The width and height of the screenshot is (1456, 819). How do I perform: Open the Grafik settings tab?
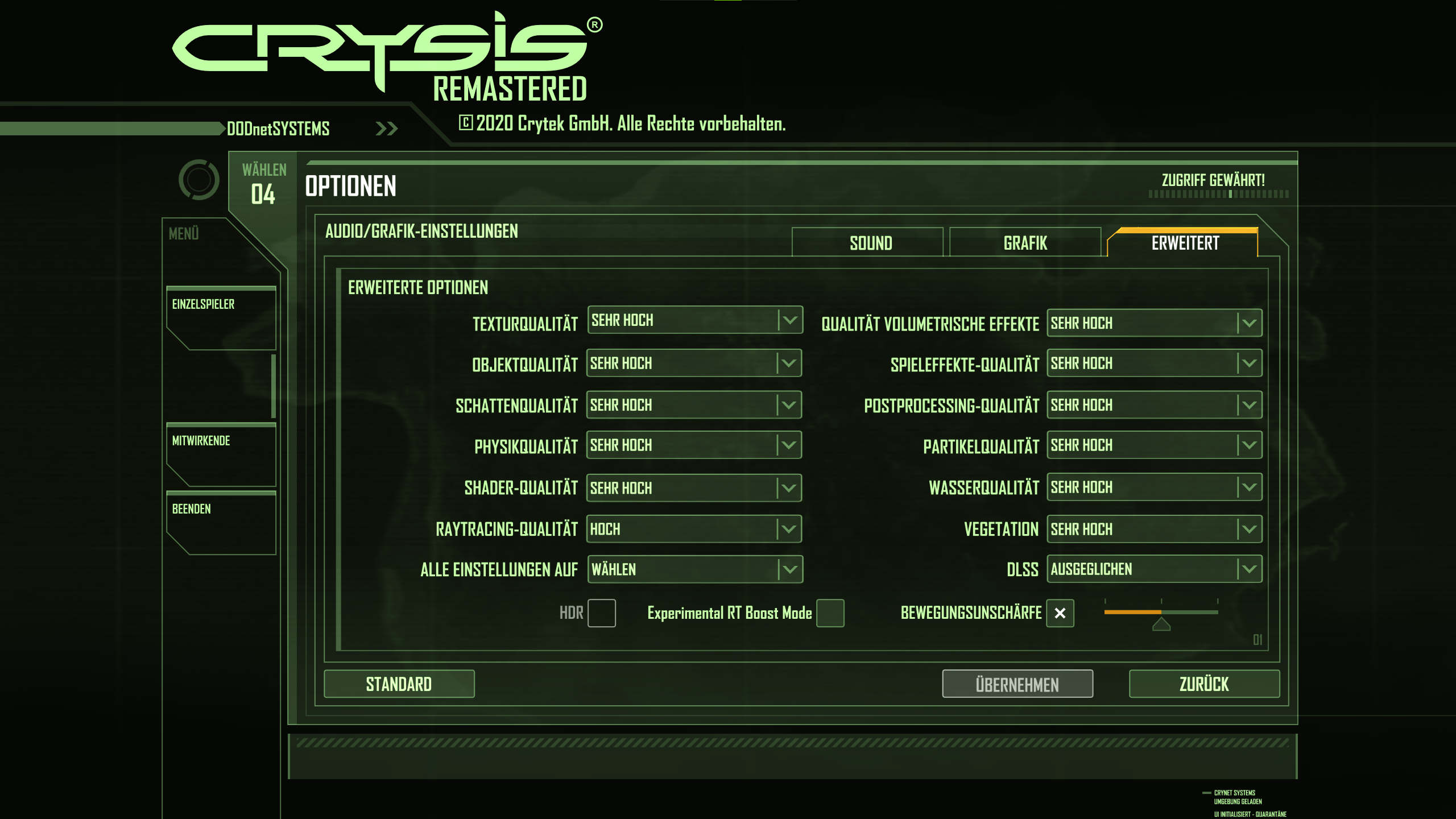[x=1025, y=243]
